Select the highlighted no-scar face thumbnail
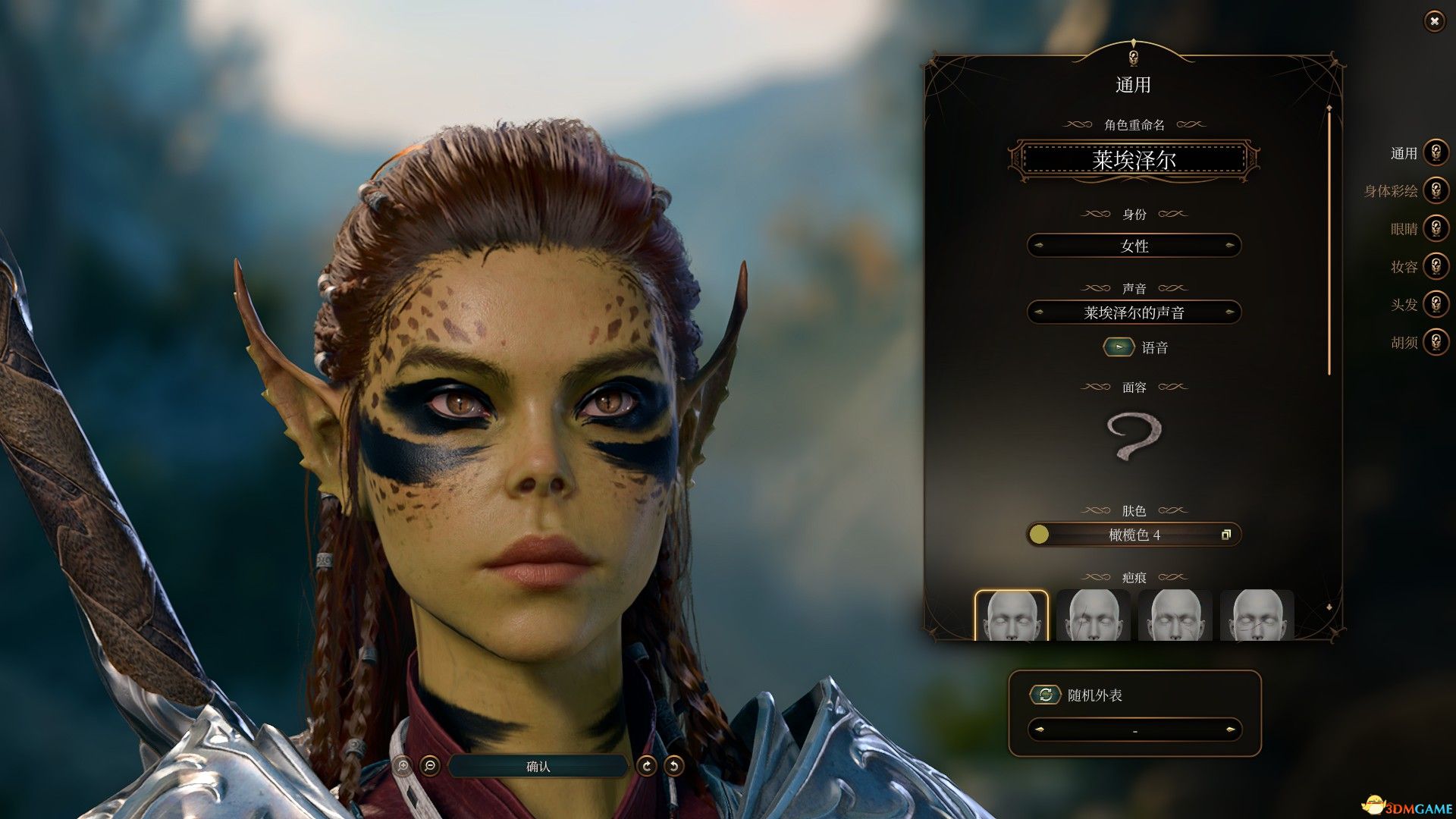The image size is (1456, 819). click(x=1011, y=616)
